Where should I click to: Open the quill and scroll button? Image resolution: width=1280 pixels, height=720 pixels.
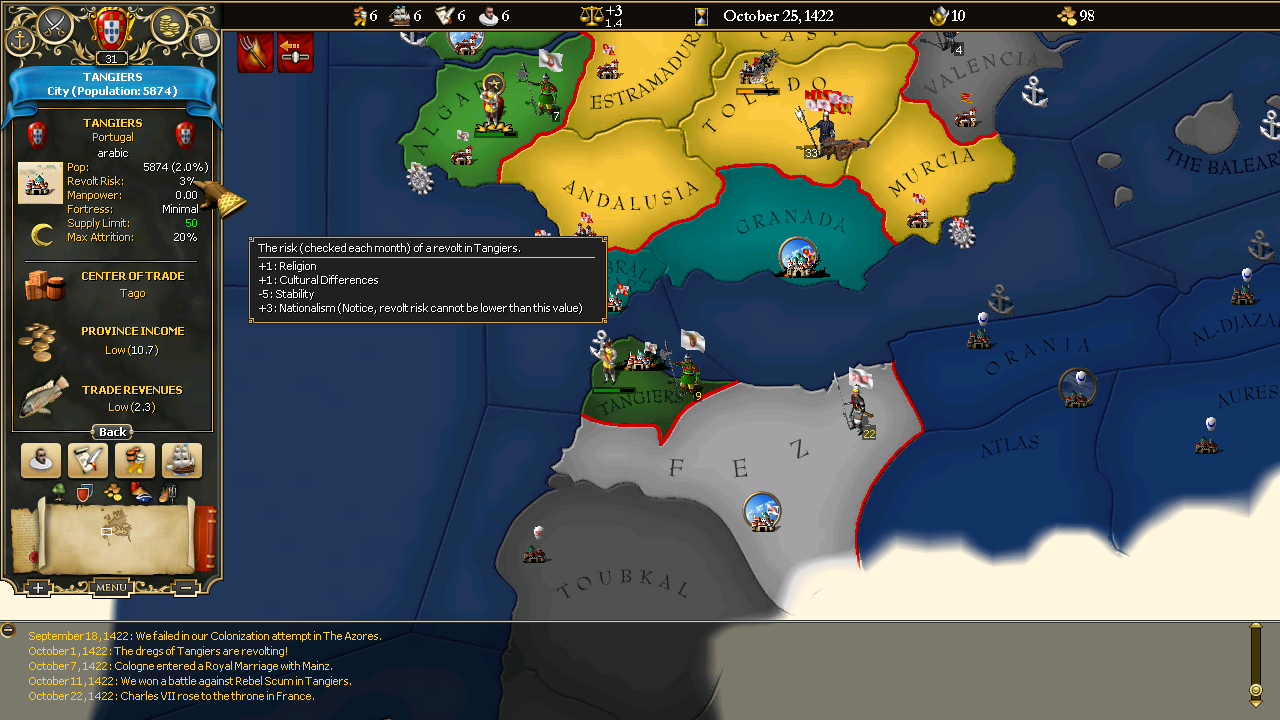click(x=88, y=461)
